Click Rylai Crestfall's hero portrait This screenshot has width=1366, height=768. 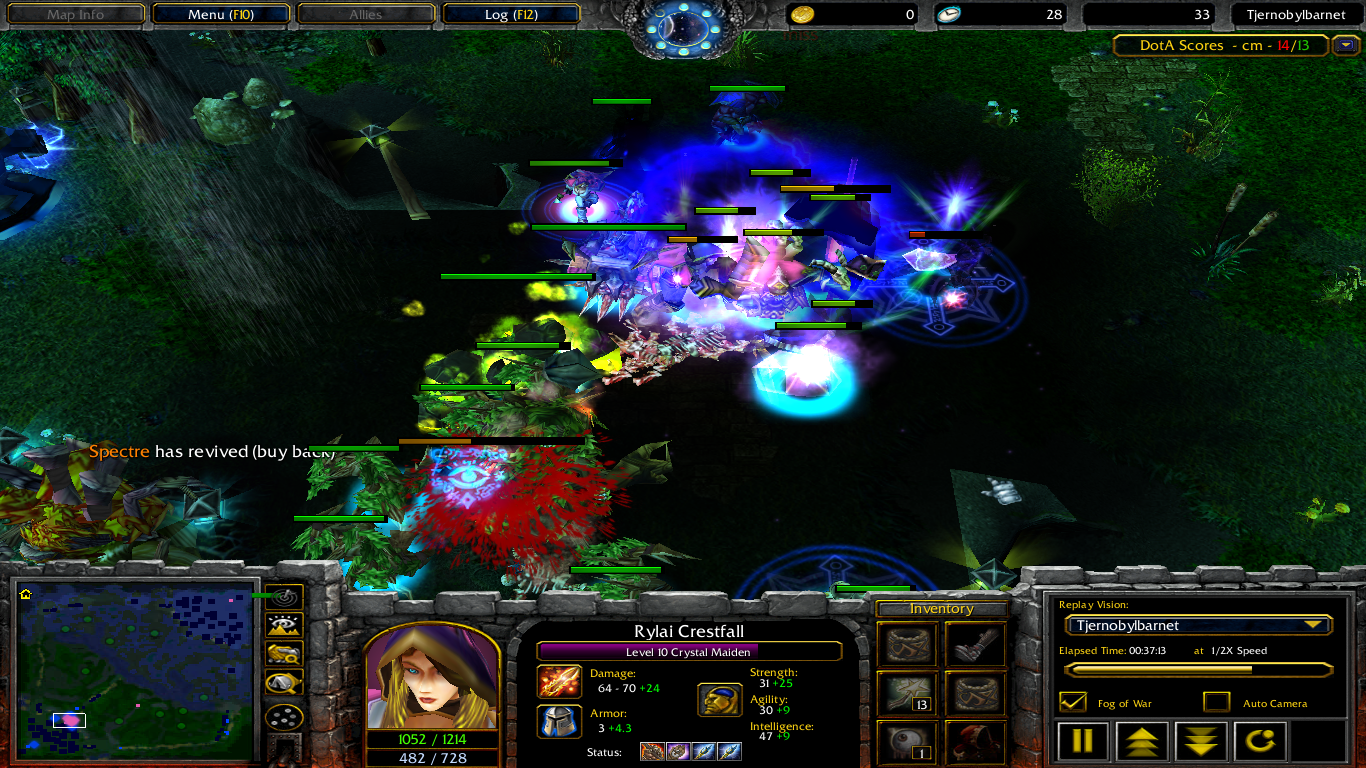pyautogui.click(x=432, y=680)
